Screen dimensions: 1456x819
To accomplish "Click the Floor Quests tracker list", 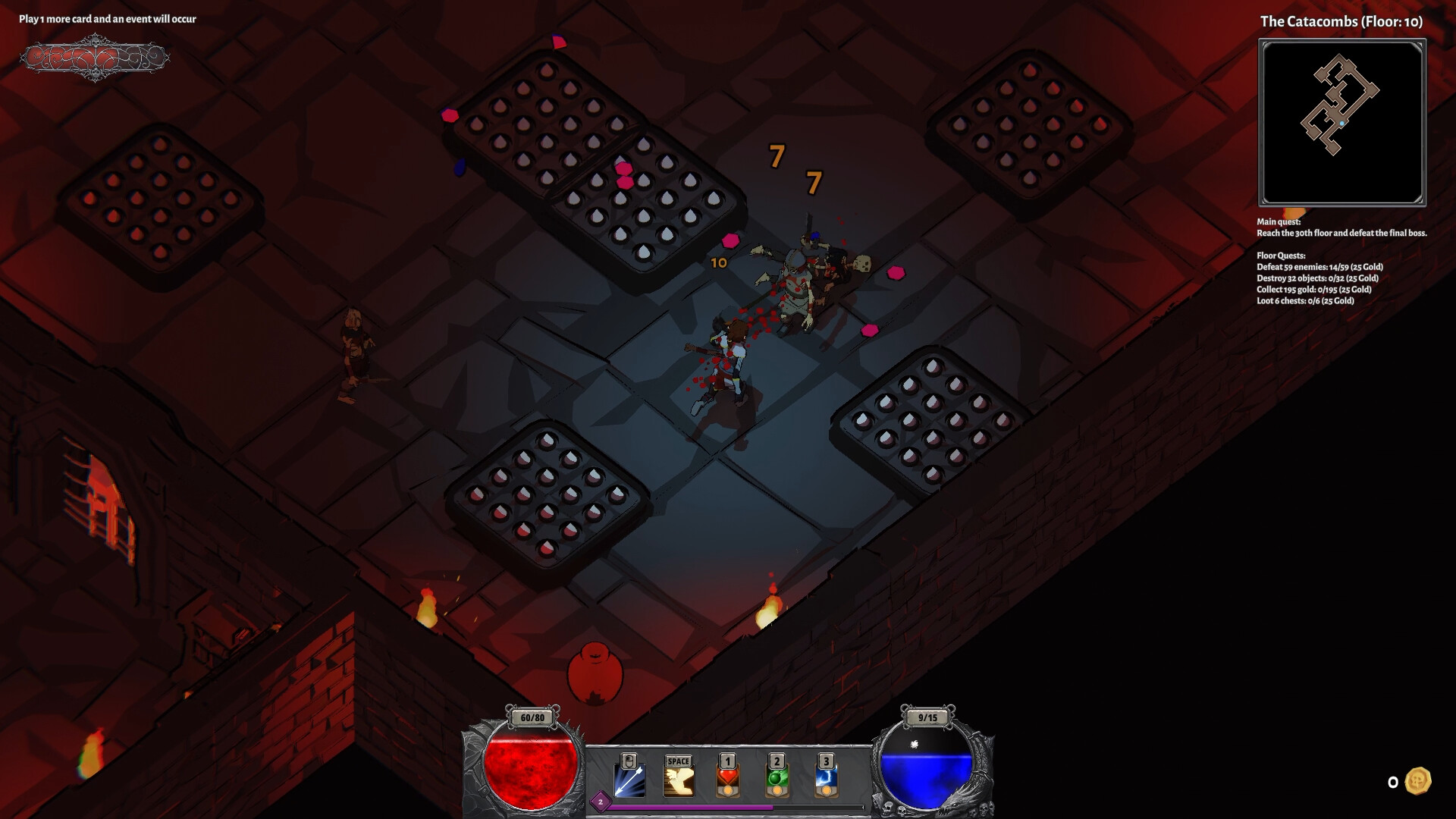I will pos(1319,278).
